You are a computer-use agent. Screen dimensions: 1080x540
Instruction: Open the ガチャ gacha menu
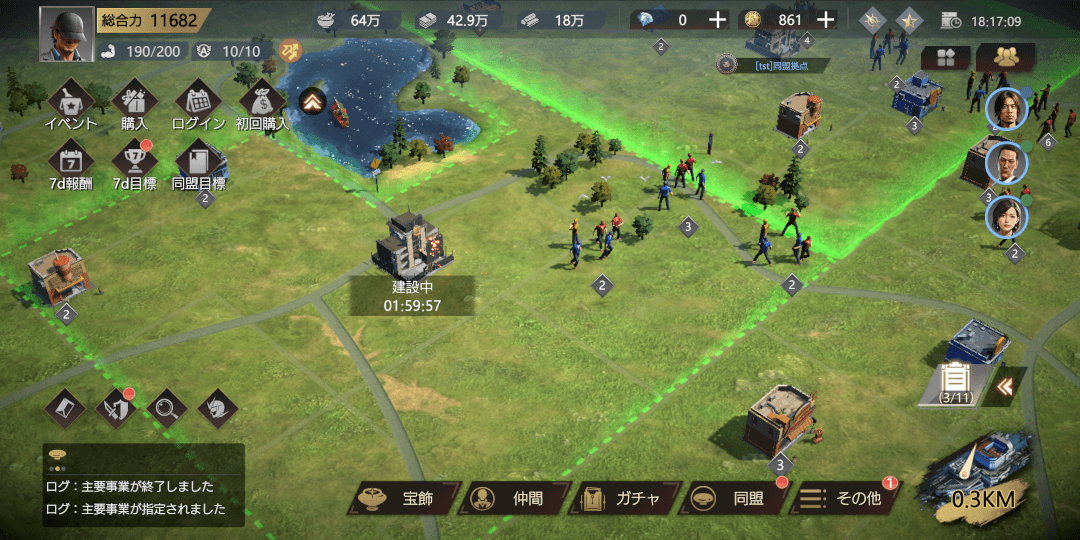coord(623,498)
